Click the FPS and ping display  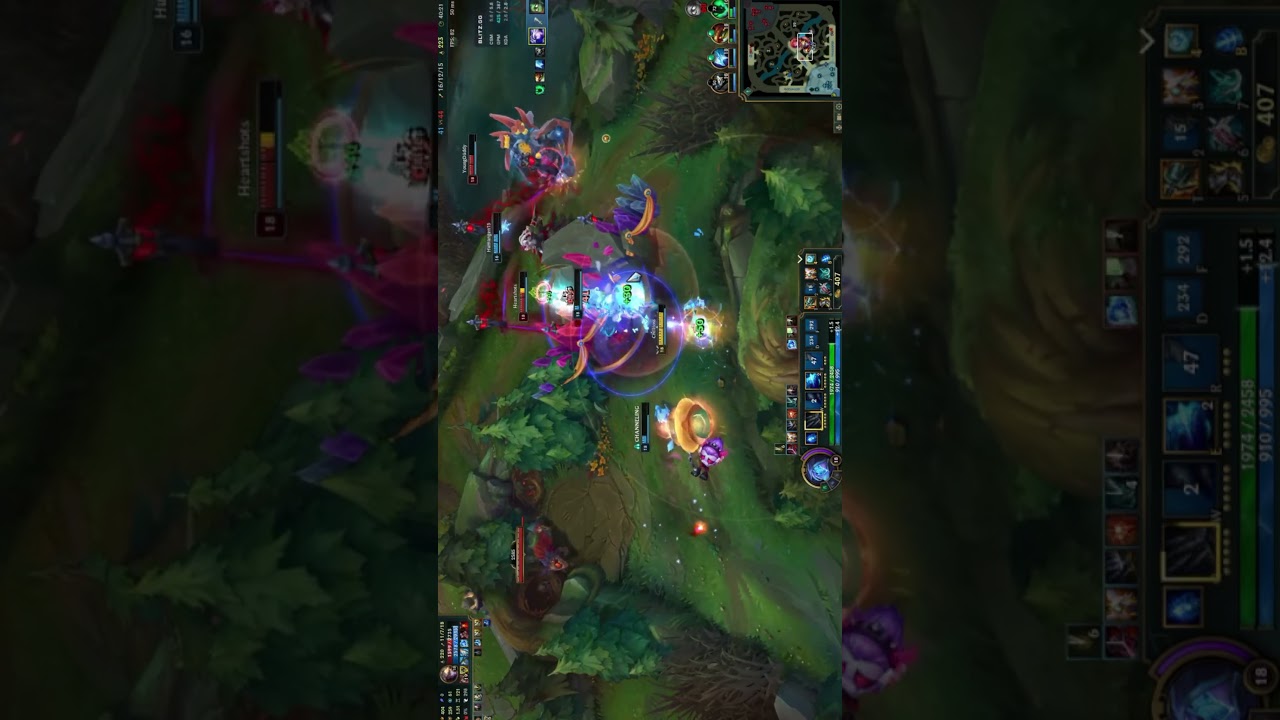(x=453, y=28)
